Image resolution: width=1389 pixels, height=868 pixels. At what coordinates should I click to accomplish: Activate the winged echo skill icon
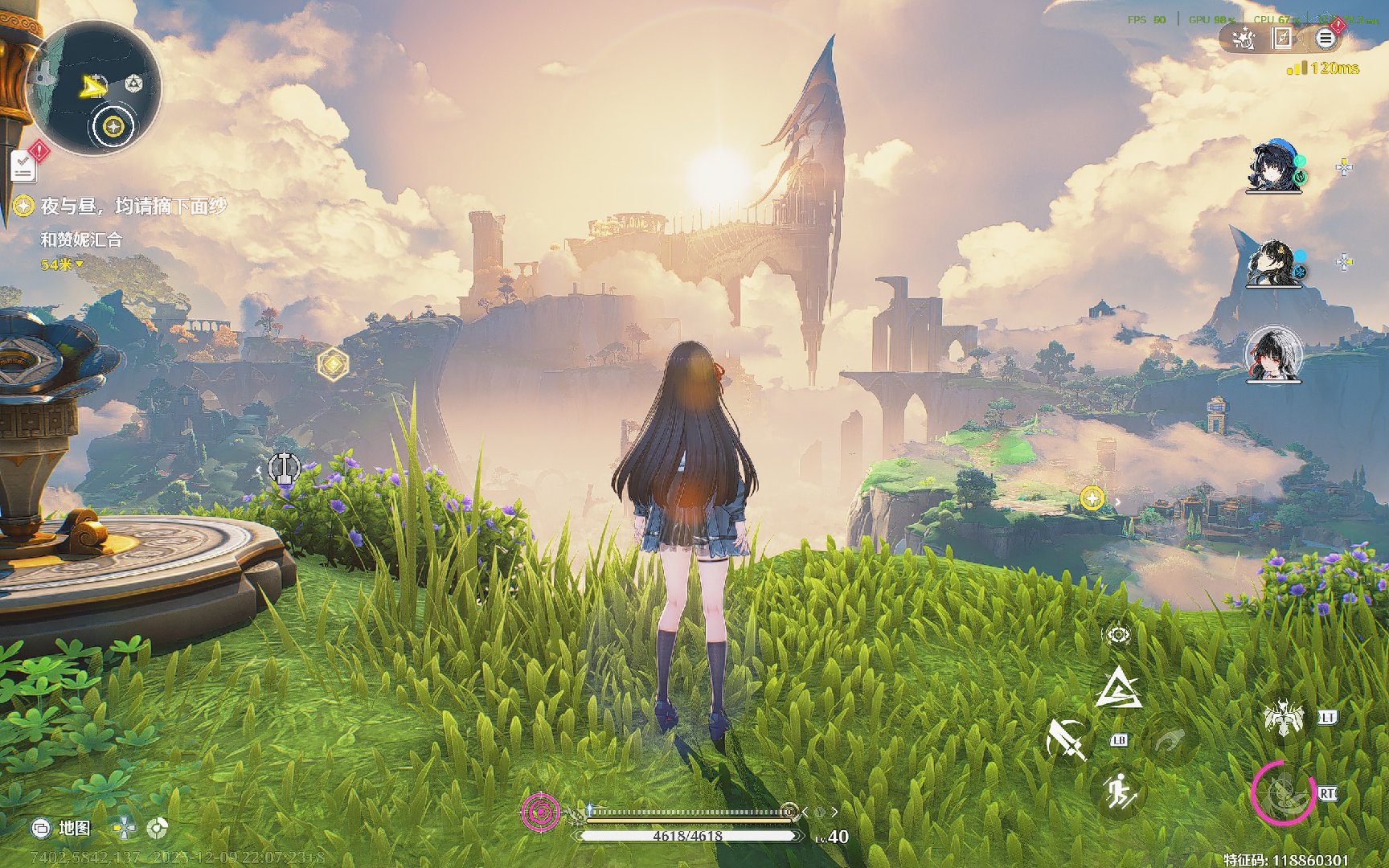tap(1283, 717)
